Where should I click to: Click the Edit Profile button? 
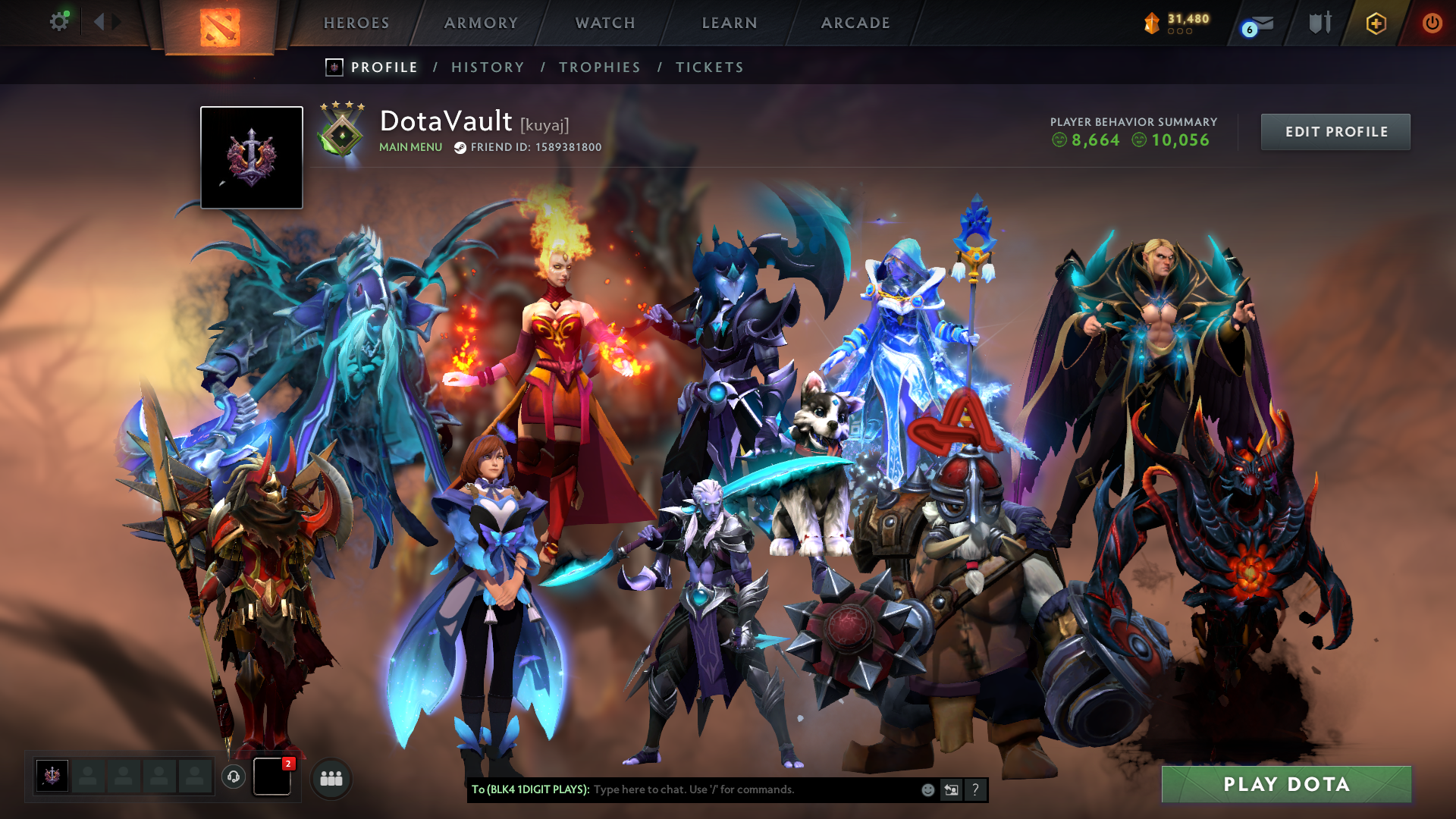(x=1335, y=132)
